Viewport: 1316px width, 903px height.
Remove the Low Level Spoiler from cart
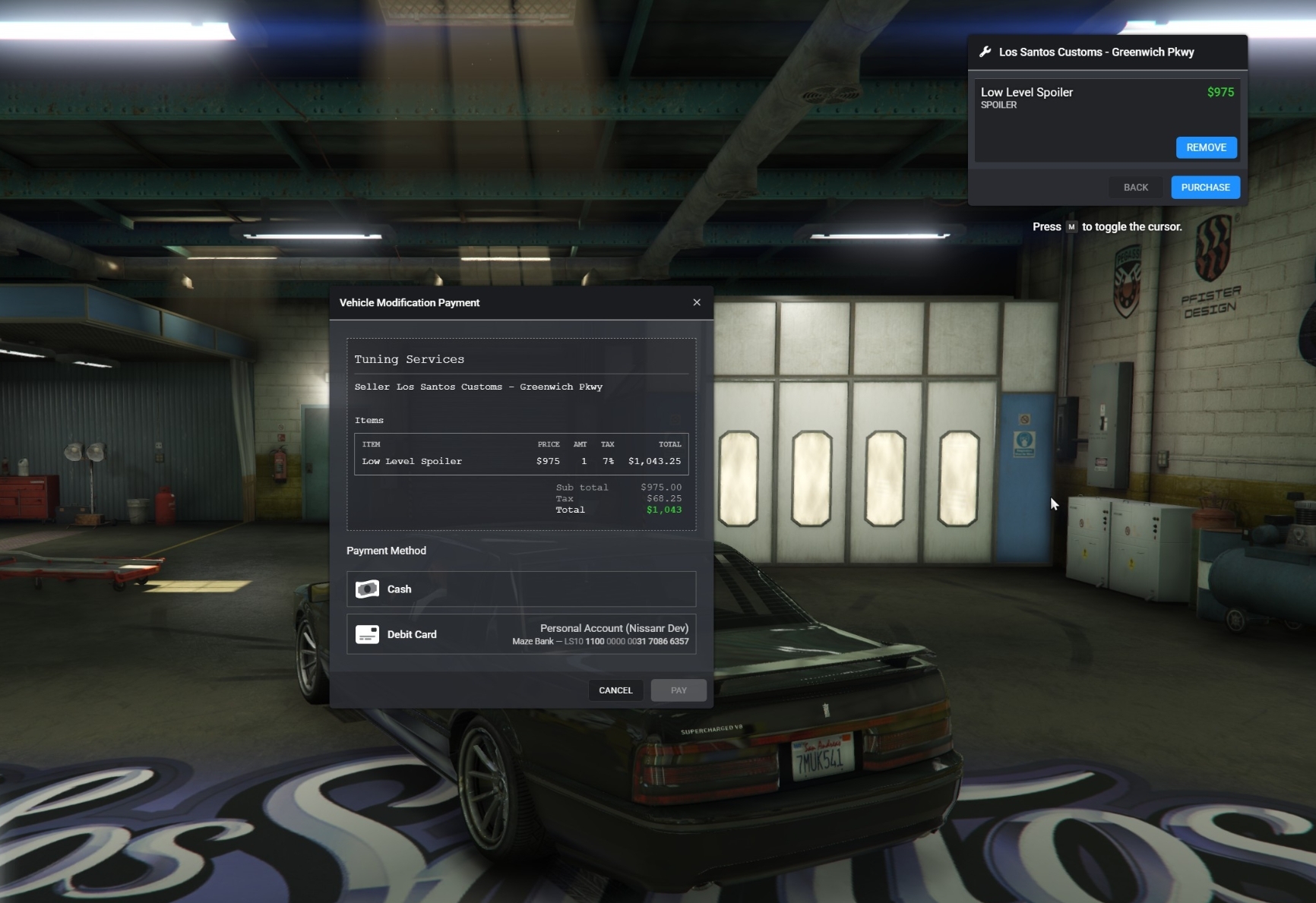coord(1206,147)
